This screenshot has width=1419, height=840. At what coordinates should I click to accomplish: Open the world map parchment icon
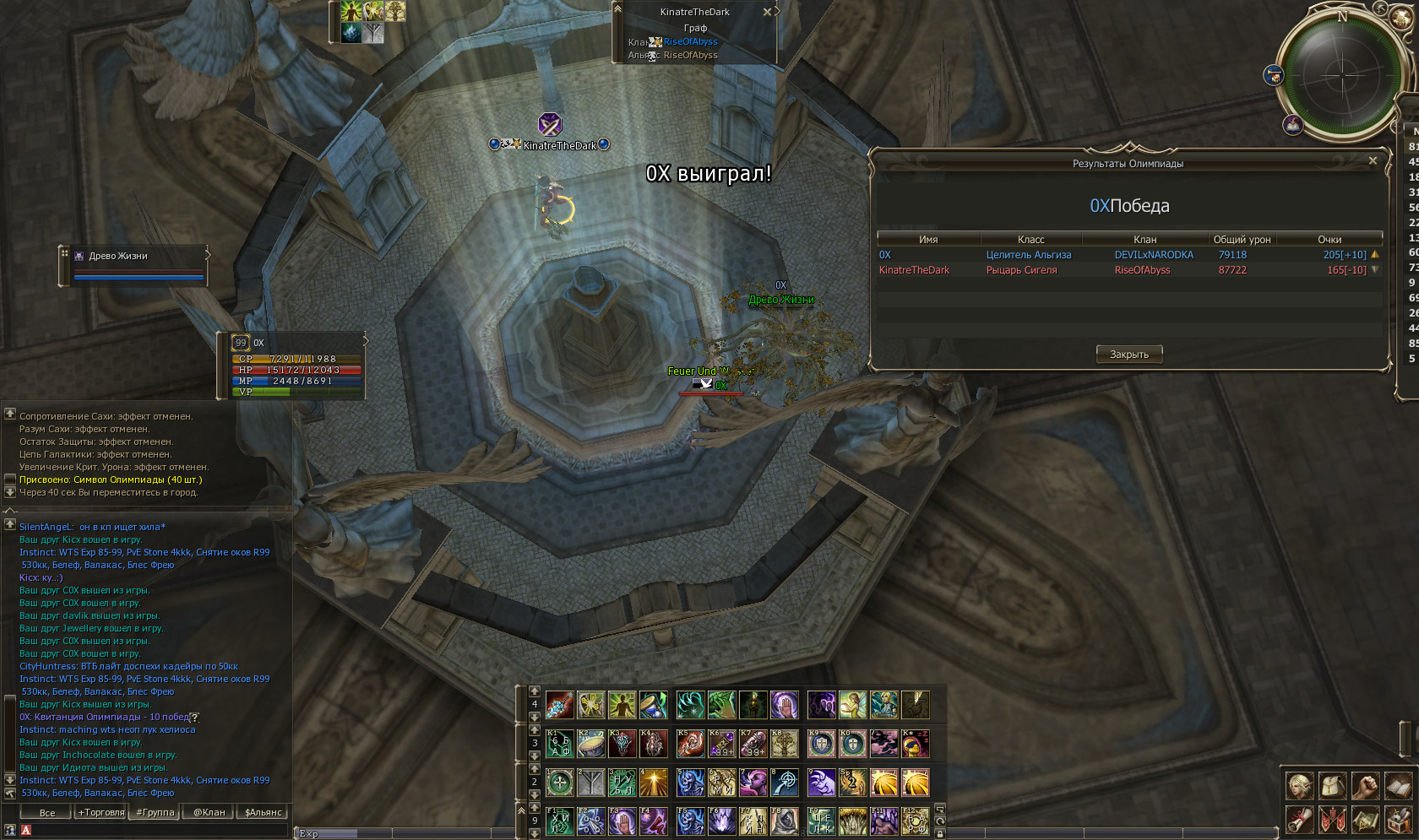click(1365, 819)
